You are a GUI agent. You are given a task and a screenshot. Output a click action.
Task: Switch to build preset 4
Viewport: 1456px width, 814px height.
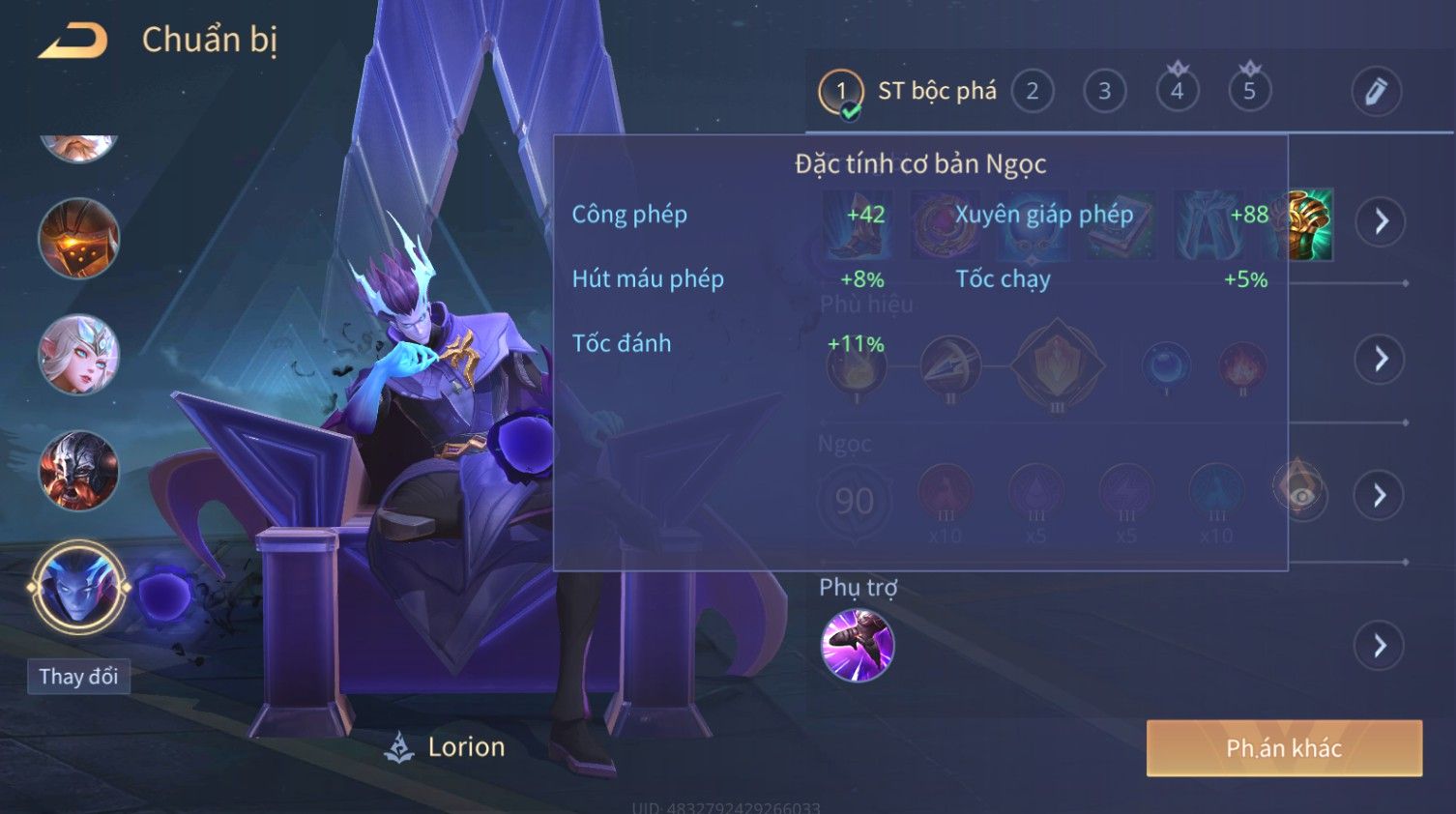coord(1177,92)
